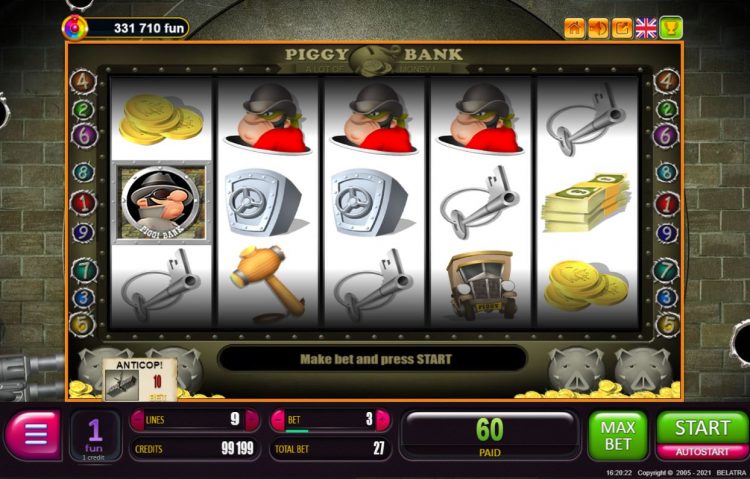This screenshot has height=479, width=750.
Task: Spin the reels with the START button
Action: tap(702, 428)
